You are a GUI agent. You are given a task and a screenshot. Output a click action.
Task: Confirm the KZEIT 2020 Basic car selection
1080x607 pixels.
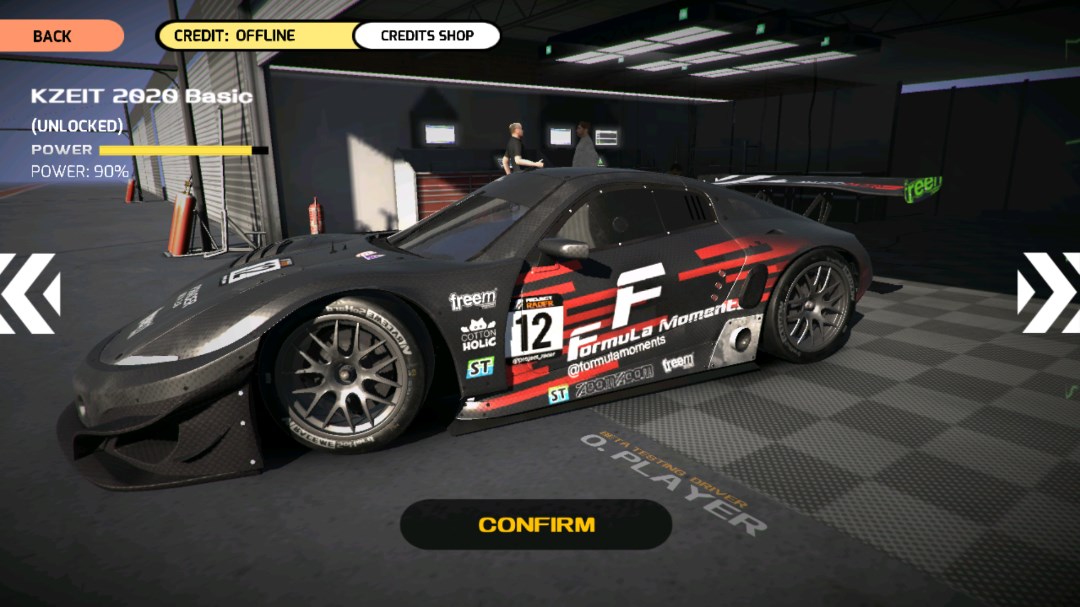tap(536, 524)
